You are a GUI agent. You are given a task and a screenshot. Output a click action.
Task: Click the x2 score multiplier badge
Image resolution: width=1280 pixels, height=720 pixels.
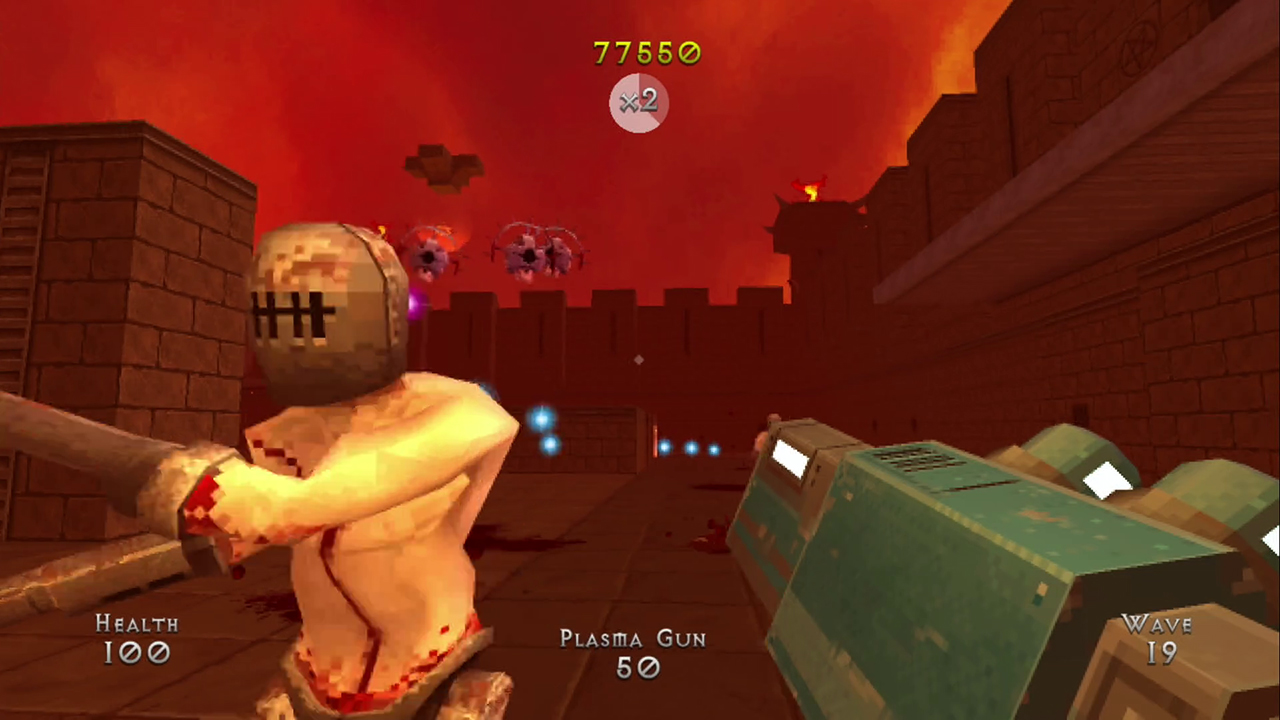pyautogui.click(x=638, y=103)
